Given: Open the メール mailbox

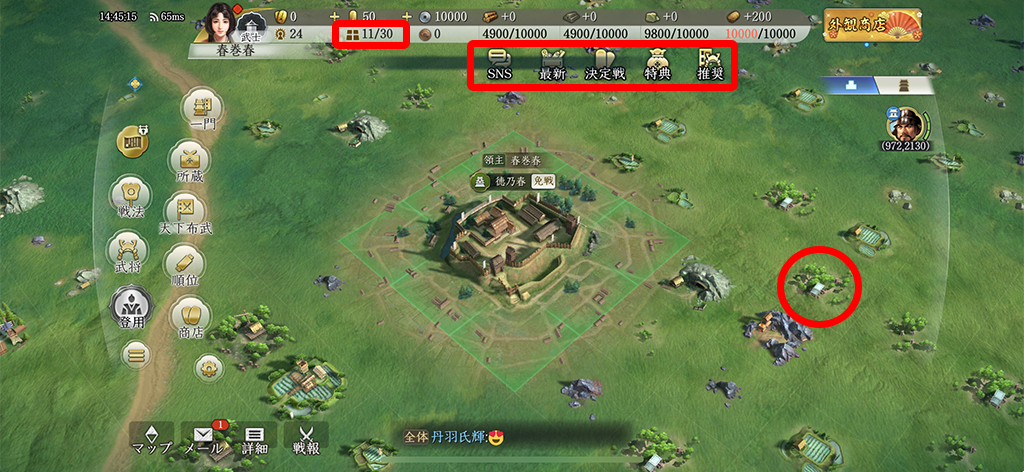Looking at the screenshot, I should click(204, 438).
